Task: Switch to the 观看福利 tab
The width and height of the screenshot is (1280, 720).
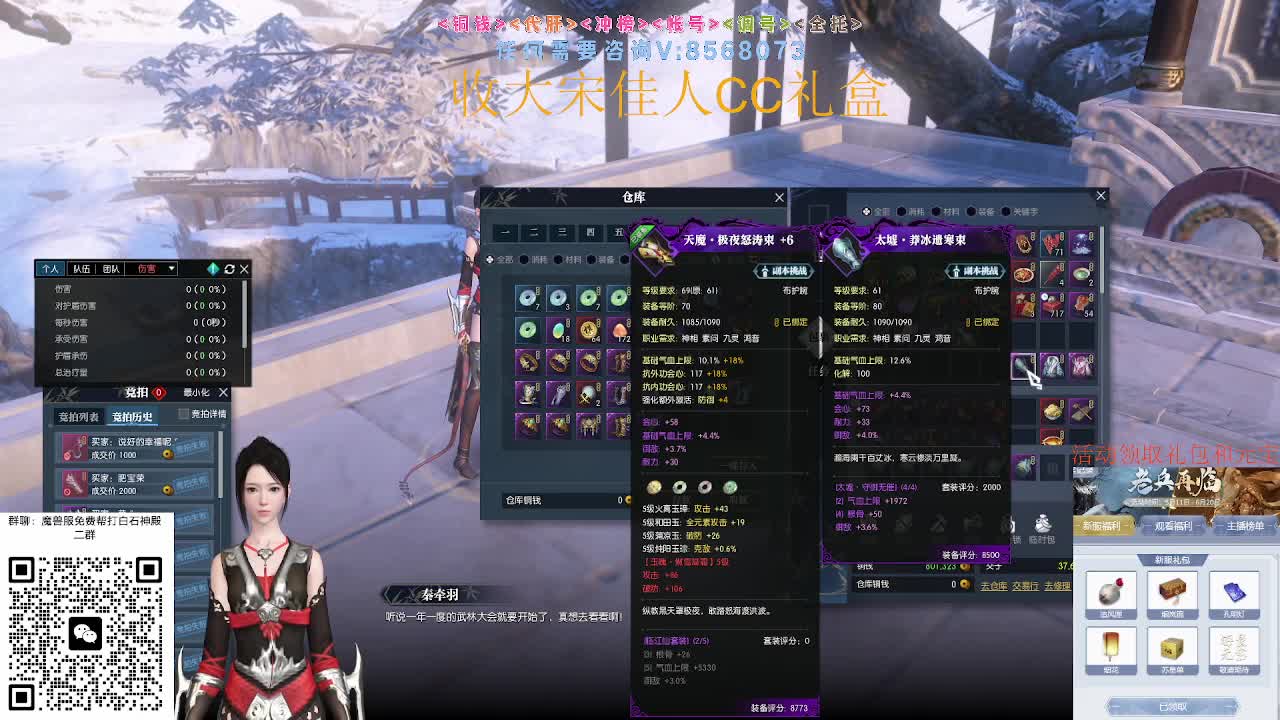Action: pos(1172,526)
